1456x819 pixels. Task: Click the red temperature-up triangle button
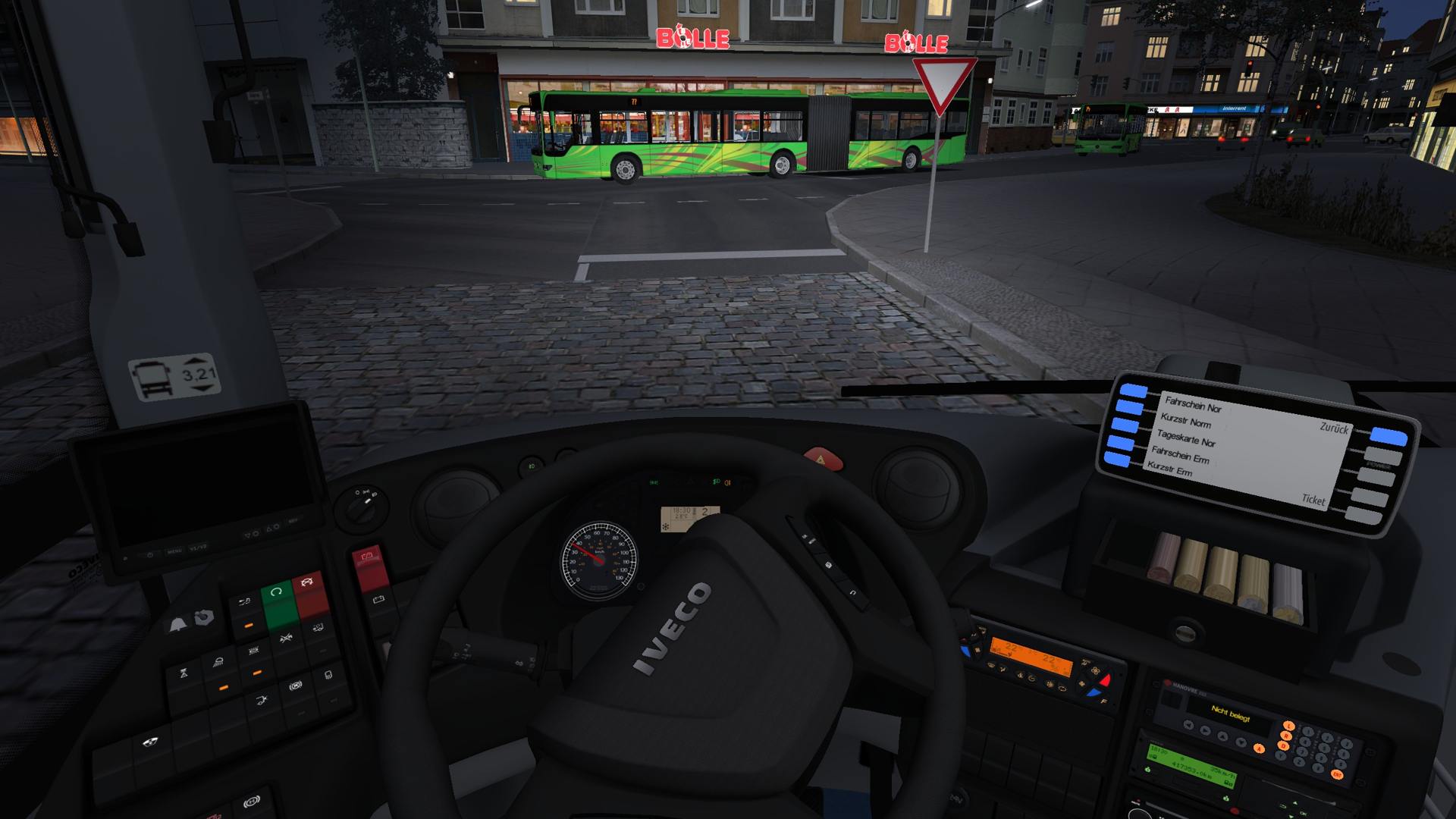1105,681
